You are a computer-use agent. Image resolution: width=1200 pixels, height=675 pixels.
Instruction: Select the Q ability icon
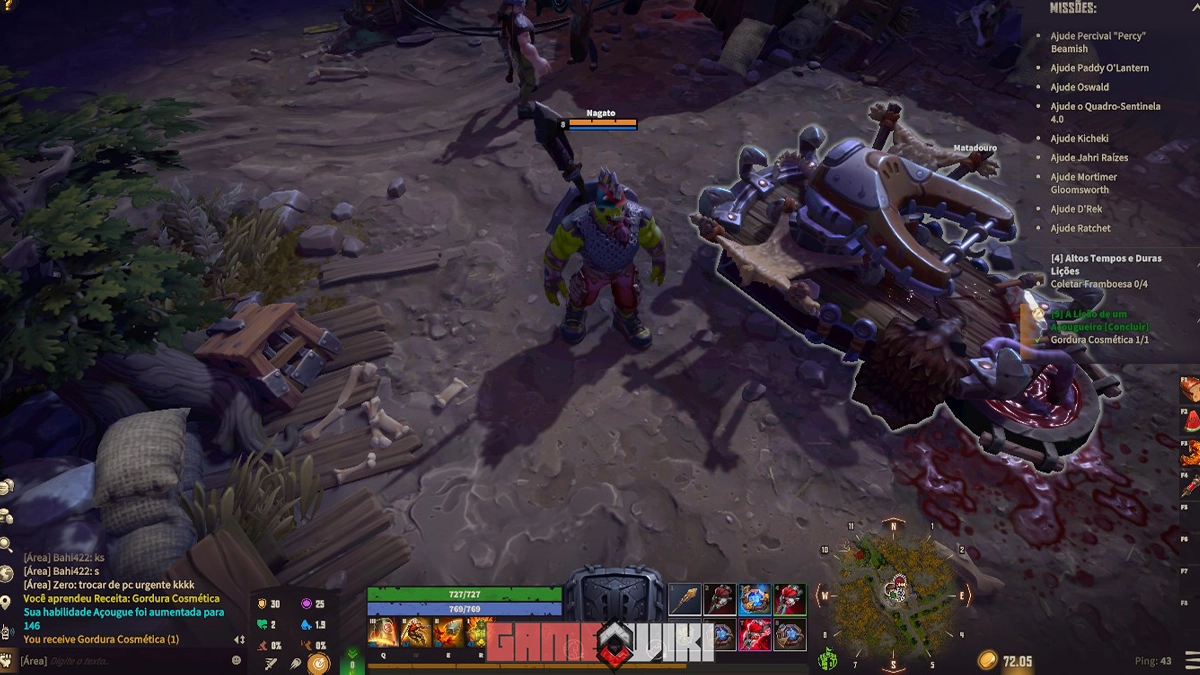382,632
